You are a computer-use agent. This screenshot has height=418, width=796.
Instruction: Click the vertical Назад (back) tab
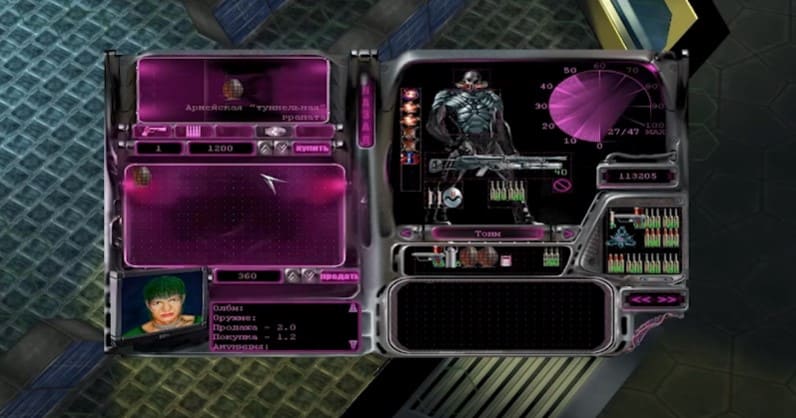coord(366,114)
